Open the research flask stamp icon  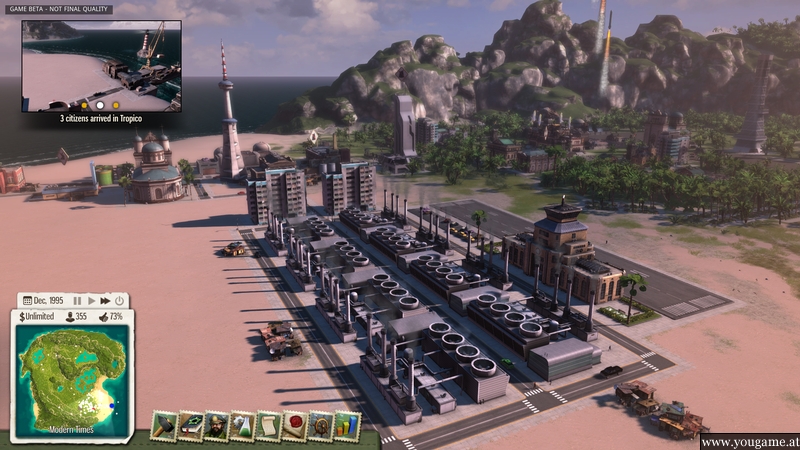pyautogui.click(x=242, y=426)
